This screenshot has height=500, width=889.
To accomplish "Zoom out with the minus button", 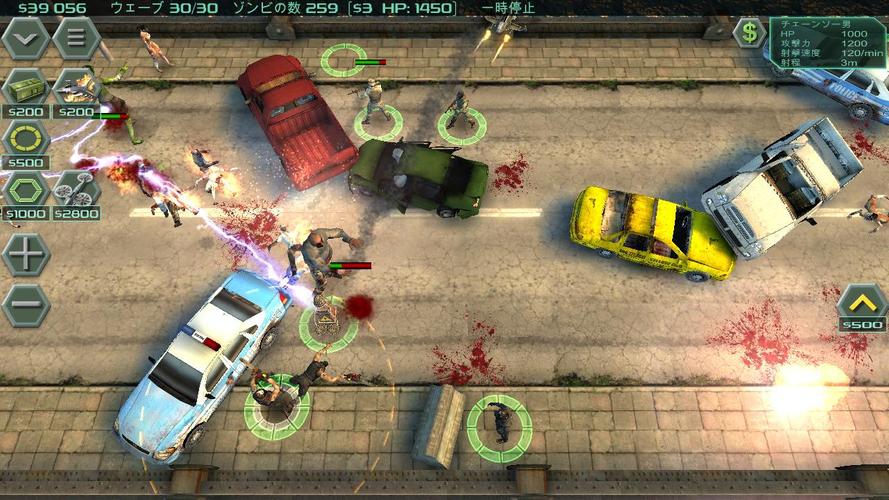I will [x=26, y=304].
